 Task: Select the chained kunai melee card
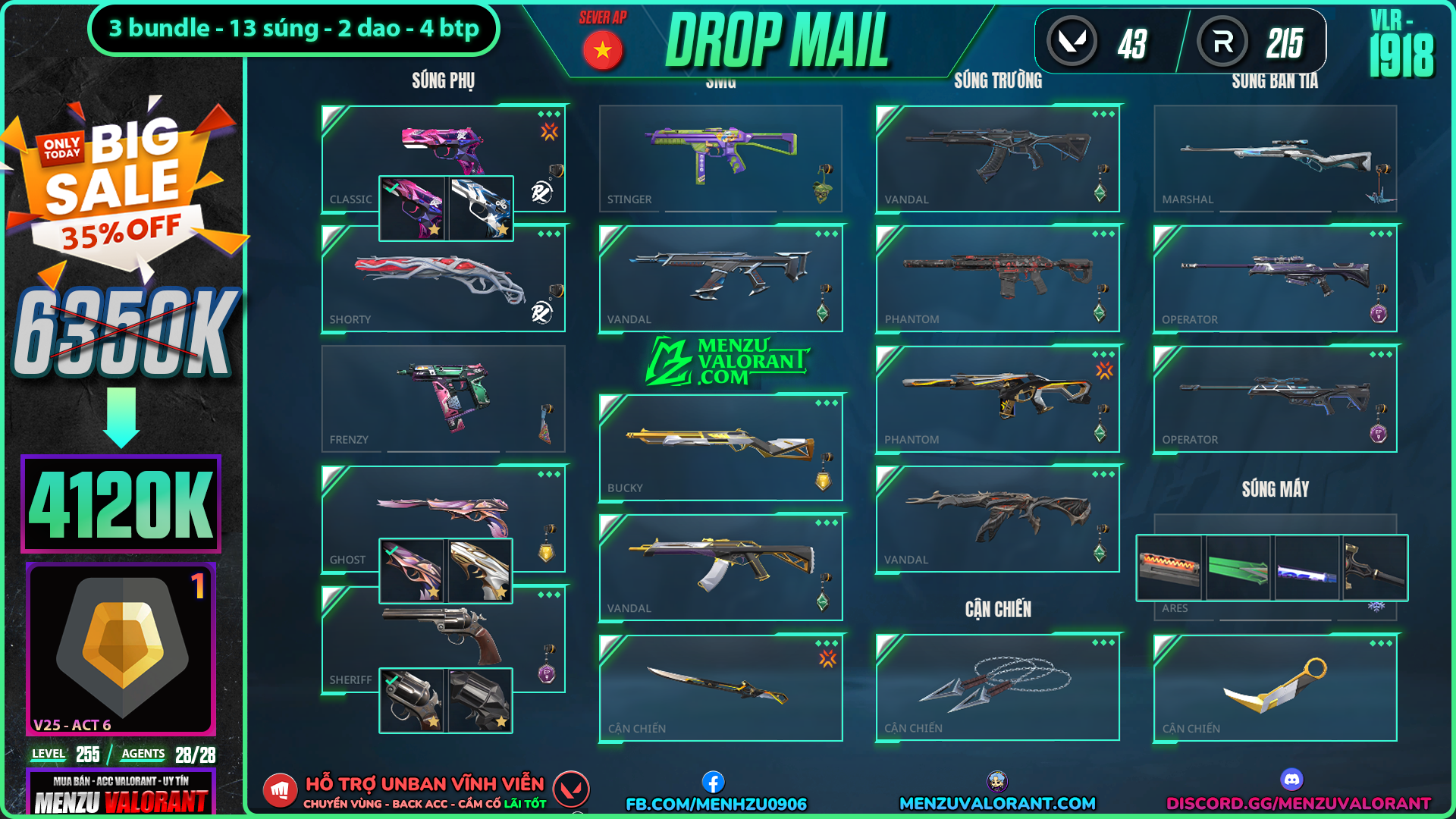point(997,687)
